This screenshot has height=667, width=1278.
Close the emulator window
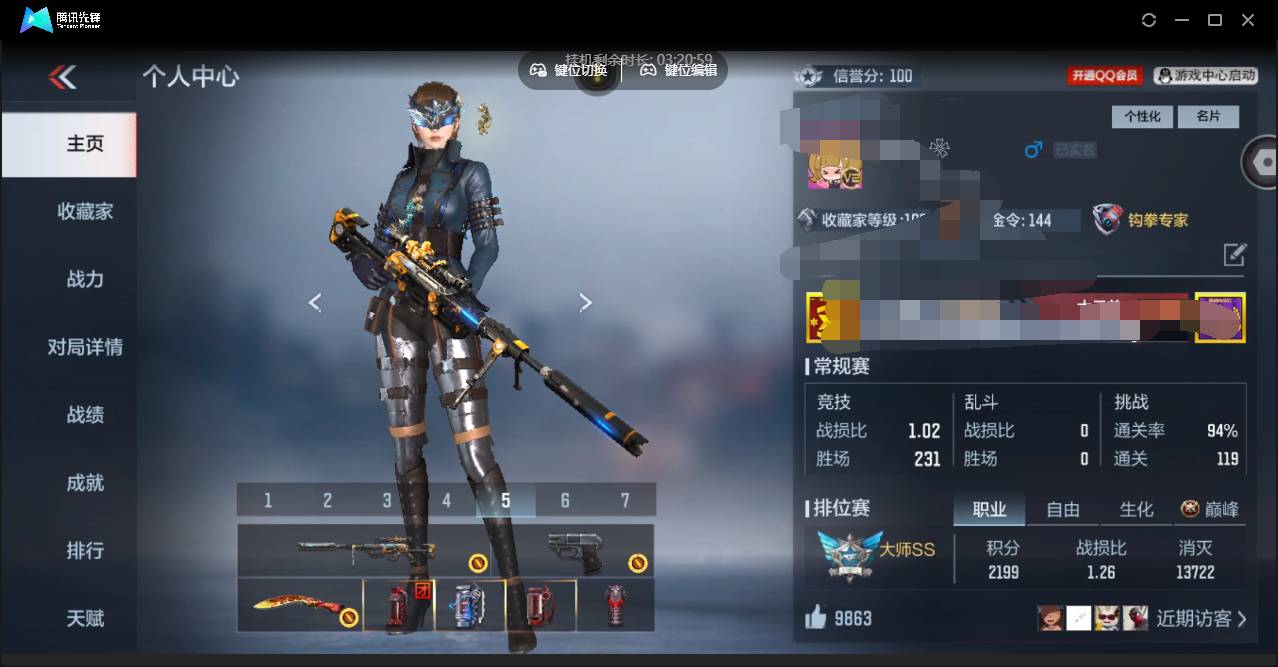coord(1248,20)
